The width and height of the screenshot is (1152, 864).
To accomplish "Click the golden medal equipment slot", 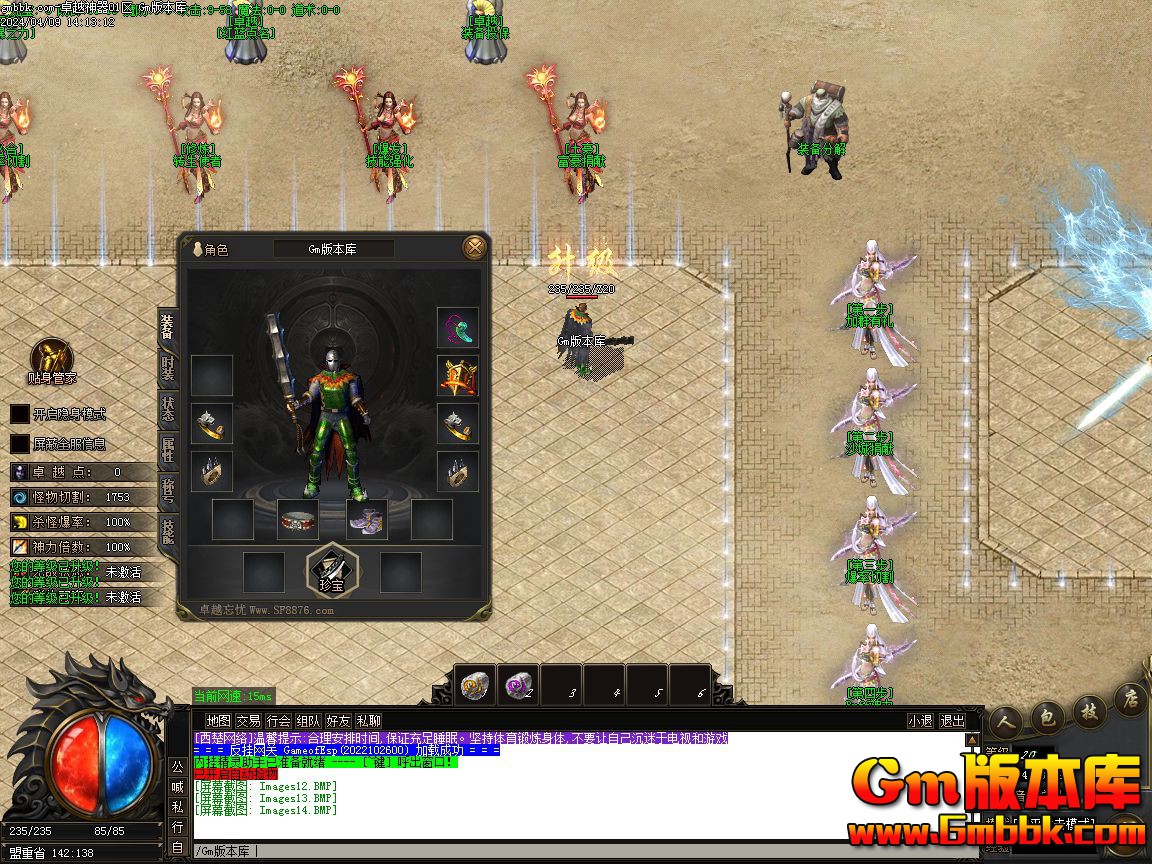I will tap(457, 376).
